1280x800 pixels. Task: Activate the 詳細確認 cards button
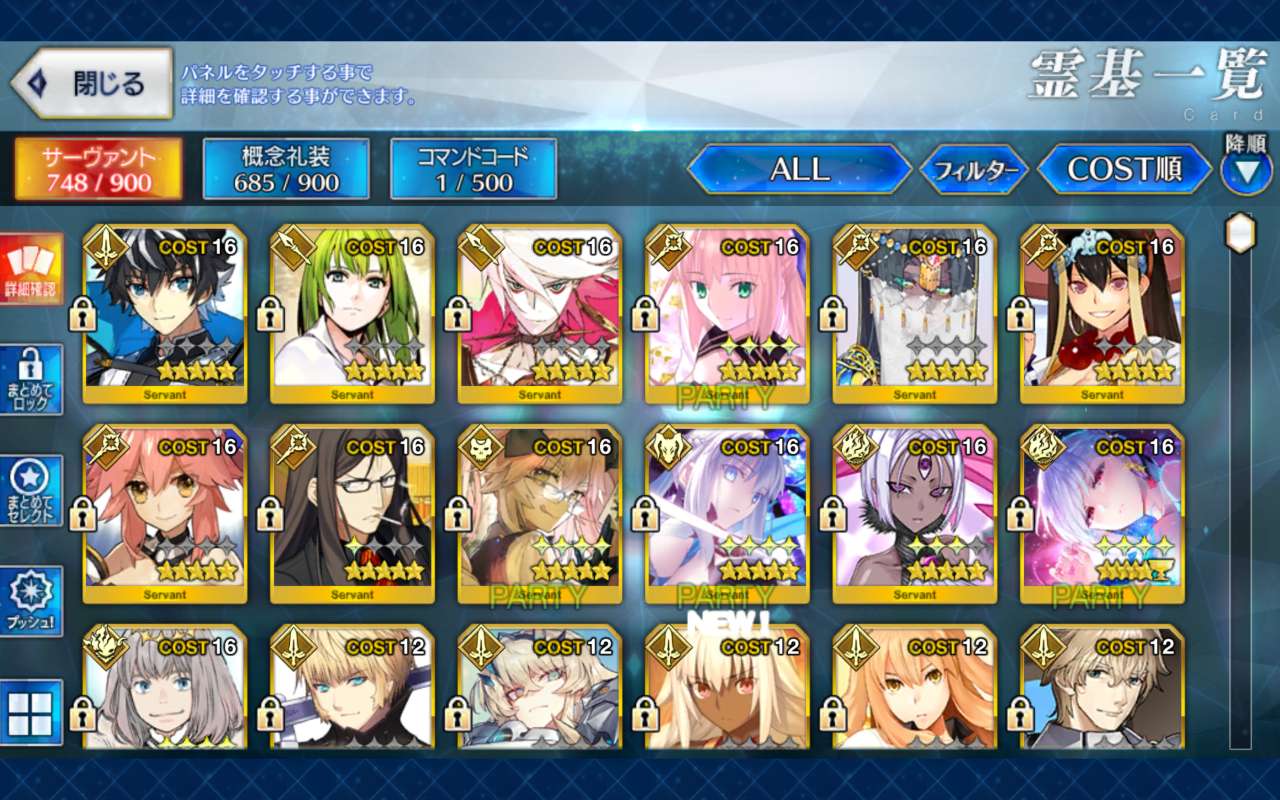click(31, 270)
